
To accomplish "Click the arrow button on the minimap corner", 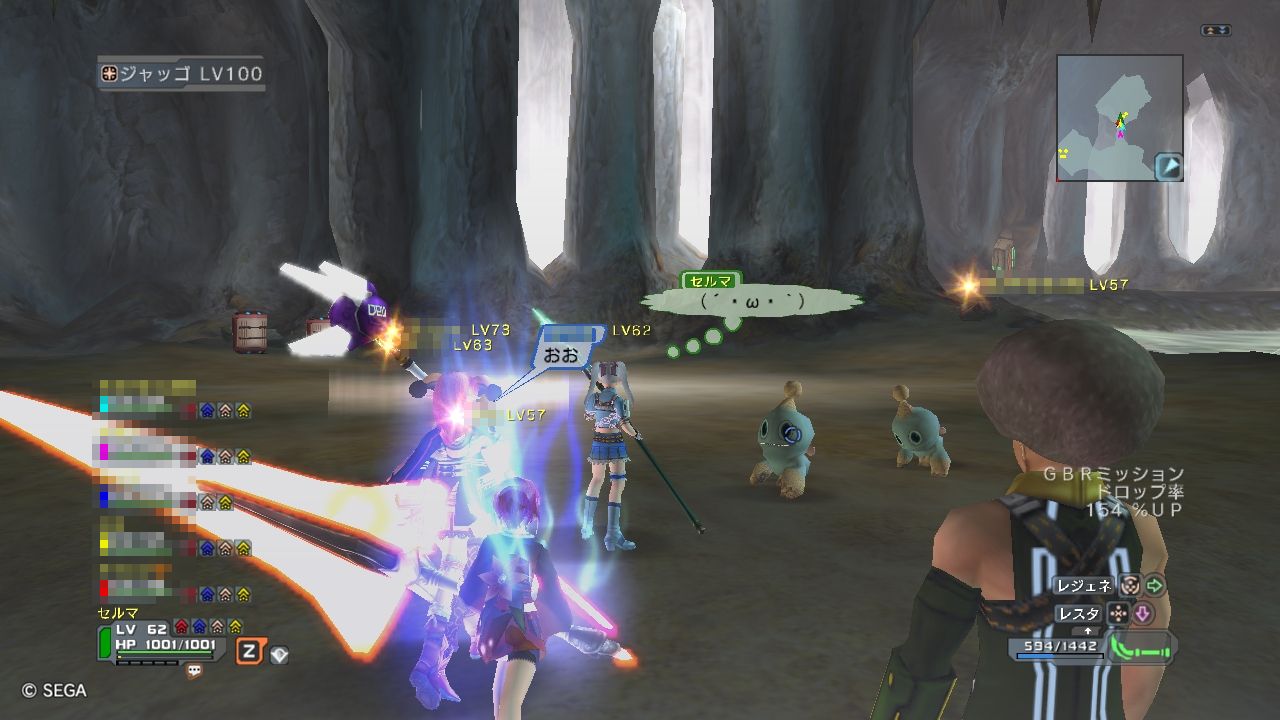I will click(1169, 166).
